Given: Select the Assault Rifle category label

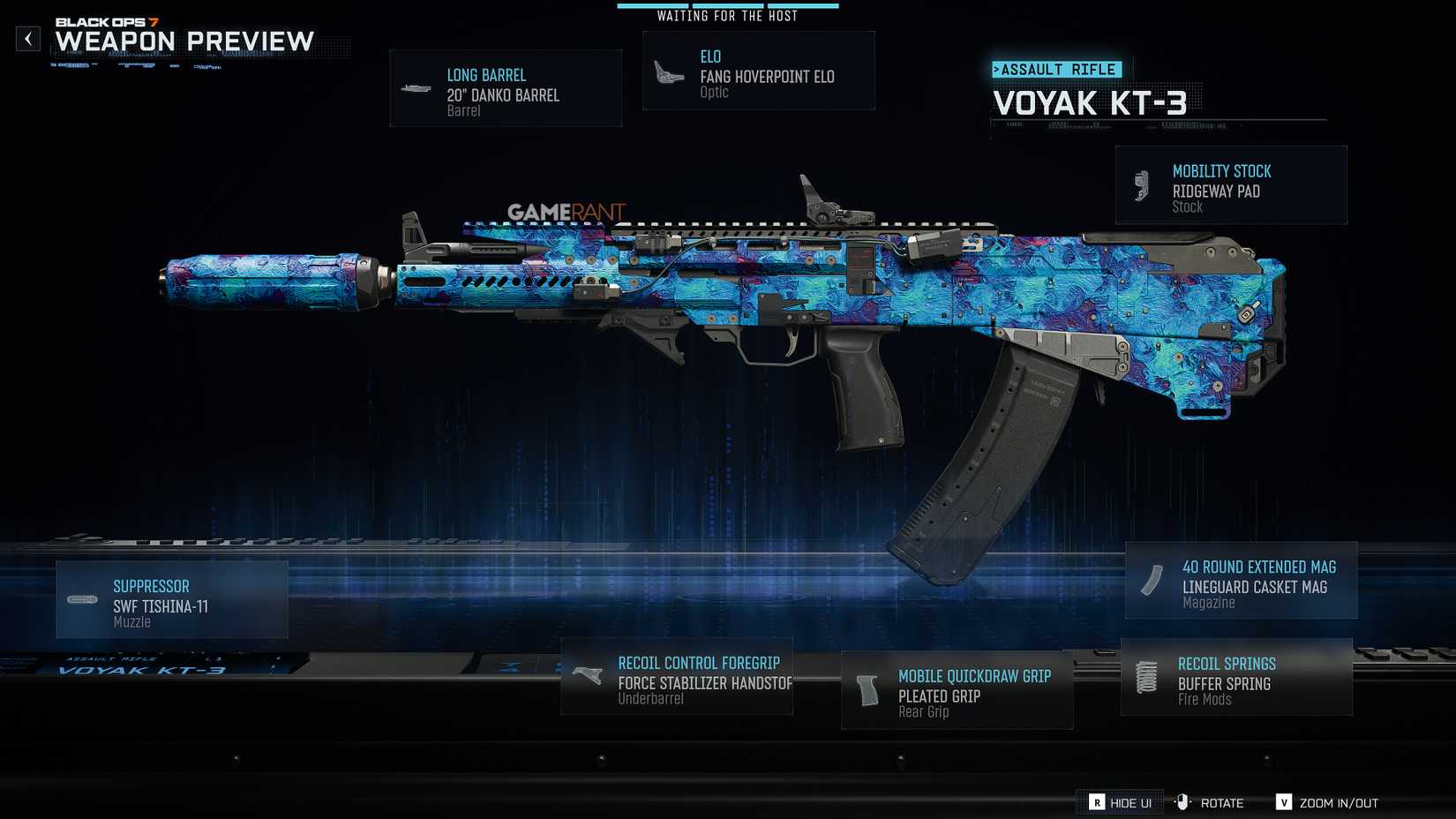Looking at the screenshot, I should coord(1056,68).
